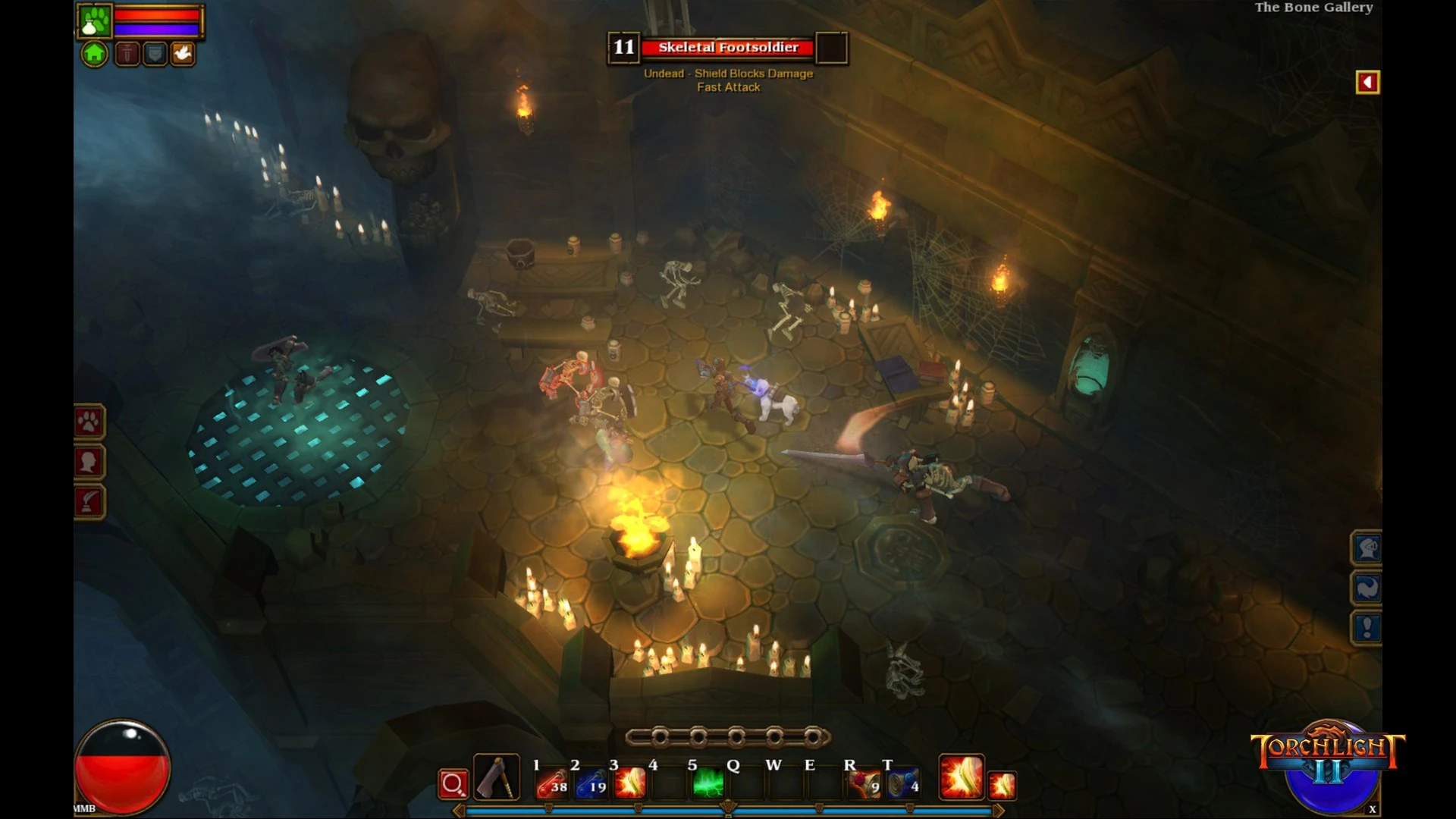Click the red magnifying glass button
This screenshot has width=1456, height=819.
[x=453, y=784]
